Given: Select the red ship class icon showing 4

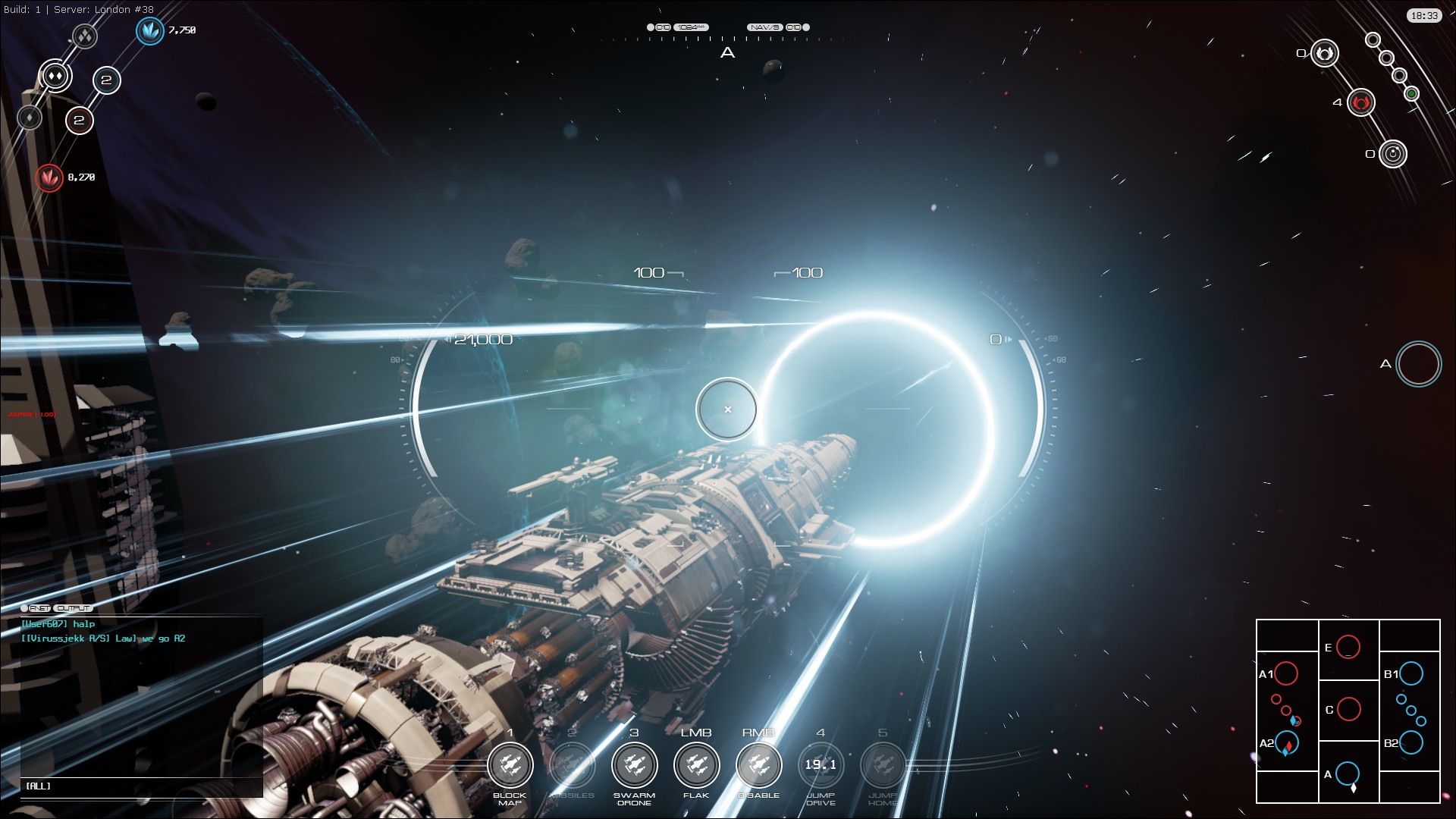Looking at the screenshot, I should (x=1361, y=102).
